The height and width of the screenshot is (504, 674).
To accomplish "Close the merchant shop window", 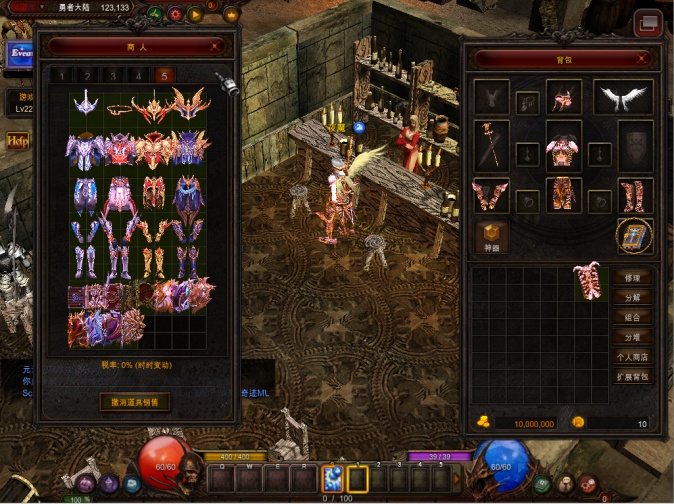I will point(216,46).
